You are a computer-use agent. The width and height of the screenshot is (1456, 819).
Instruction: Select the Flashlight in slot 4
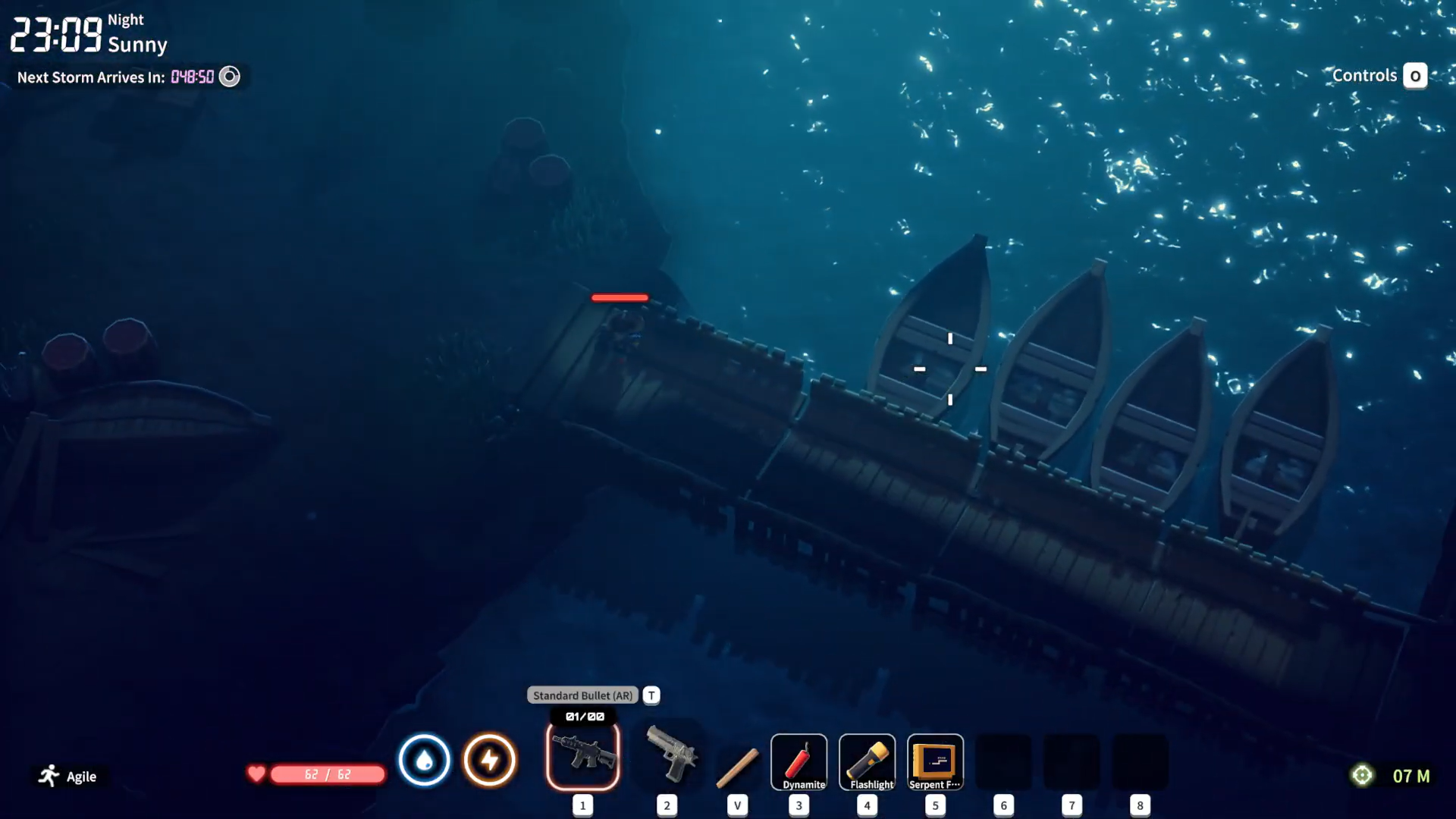[867, 762]
